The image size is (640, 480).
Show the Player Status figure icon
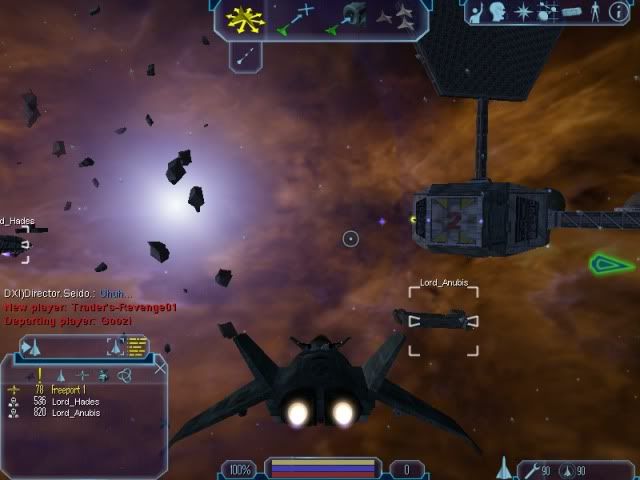[x=596, y=13]
